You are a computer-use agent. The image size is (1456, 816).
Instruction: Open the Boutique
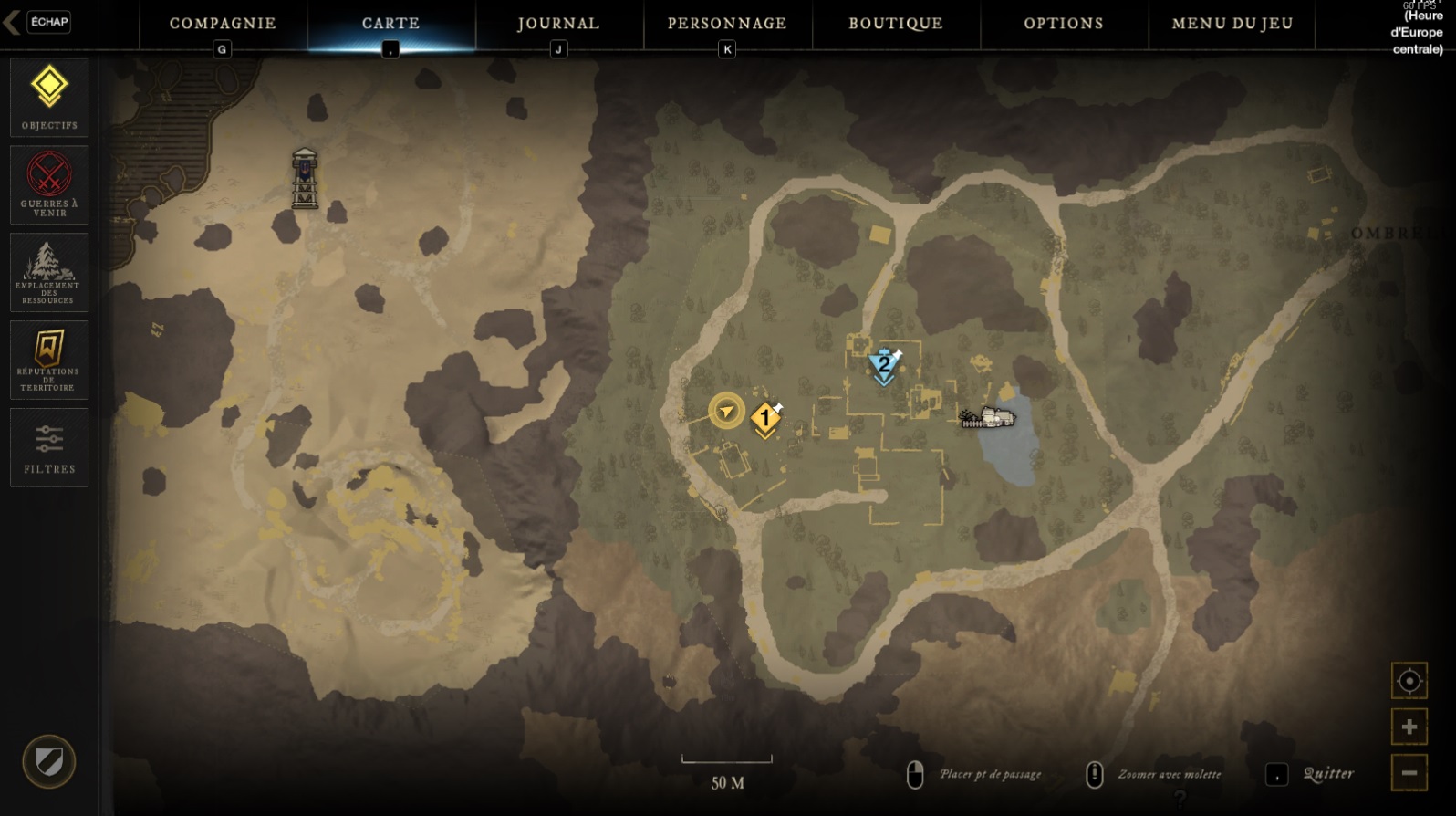coord(895,24)
